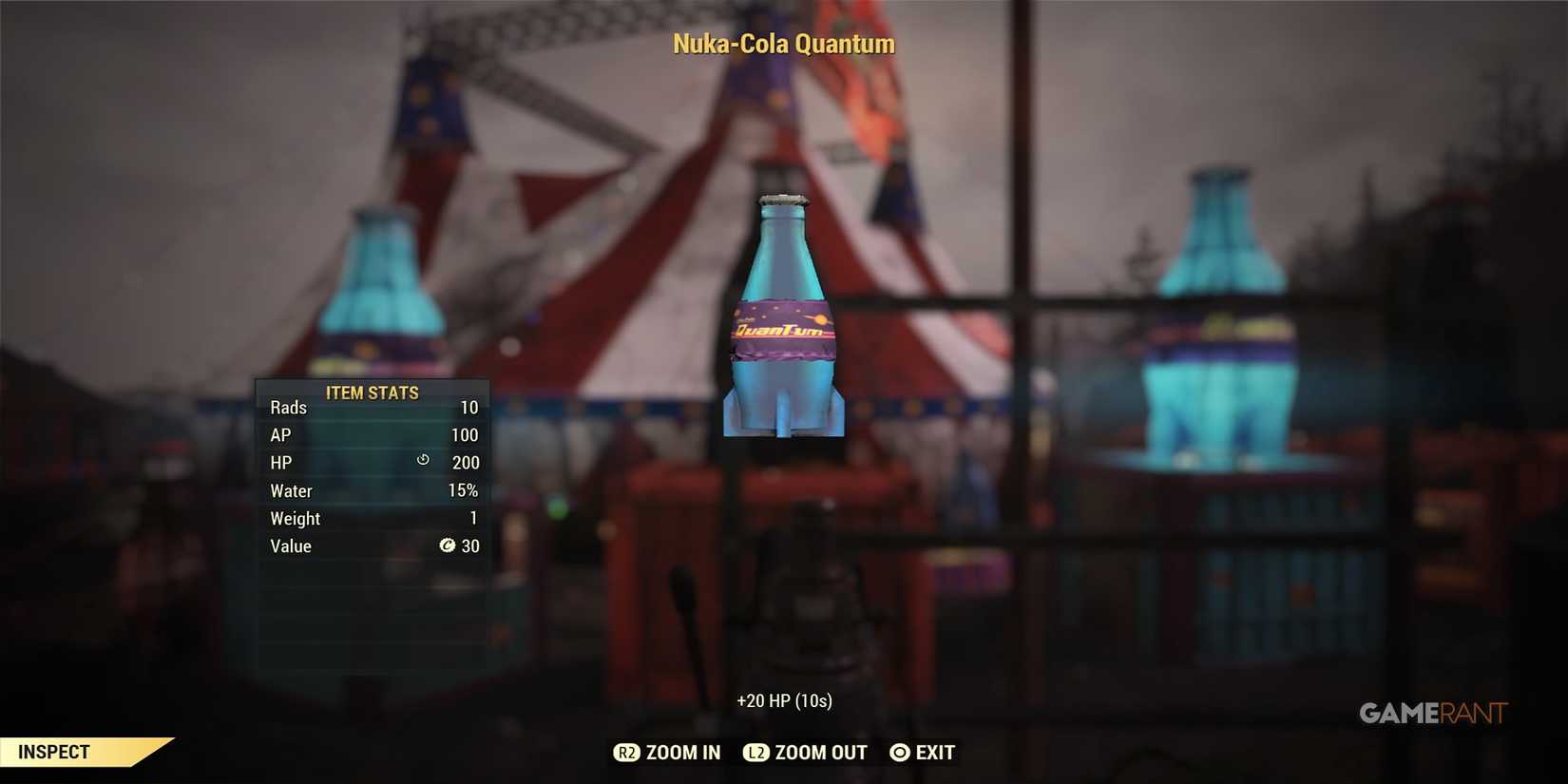The width and height of the screenshot is (1568, 784).
Task: Expand the ITEM STATS panel header
Action: click(371, 392)
